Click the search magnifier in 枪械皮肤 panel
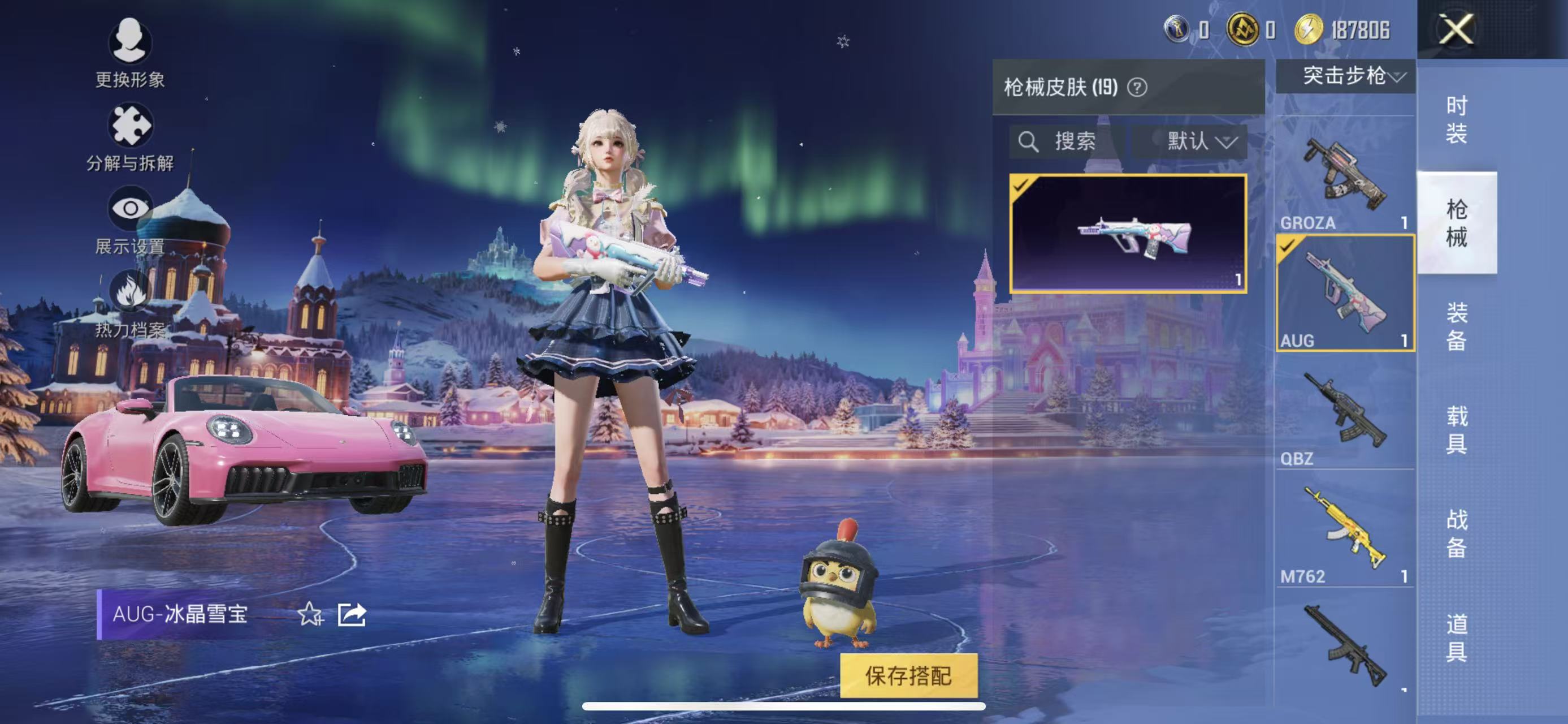The image size is (1568, 724). click(x=1030, y=142)
